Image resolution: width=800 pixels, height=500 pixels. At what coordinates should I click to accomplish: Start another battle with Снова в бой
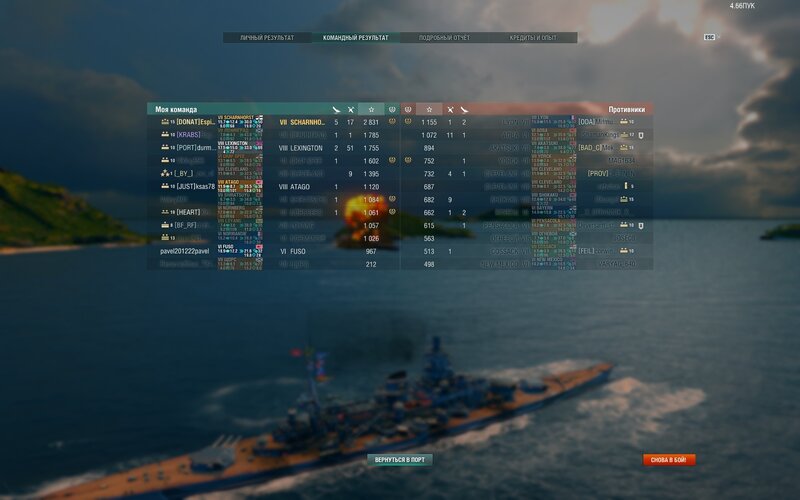(x=669, y=460)
